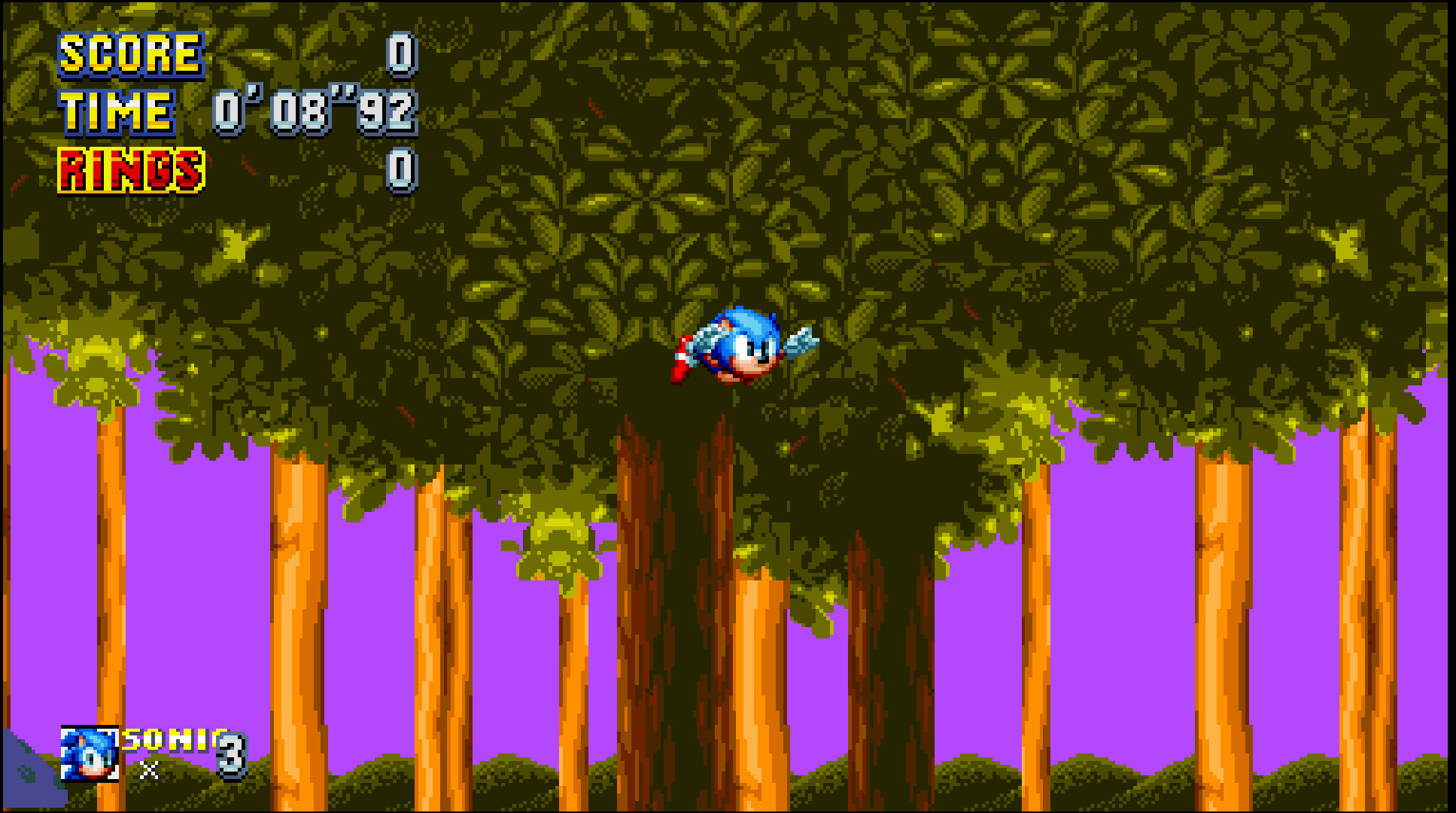Click the multiplication sign beside Sonic portrait
This screenshot has height=813, width=1456.
(x=149, y=772)
